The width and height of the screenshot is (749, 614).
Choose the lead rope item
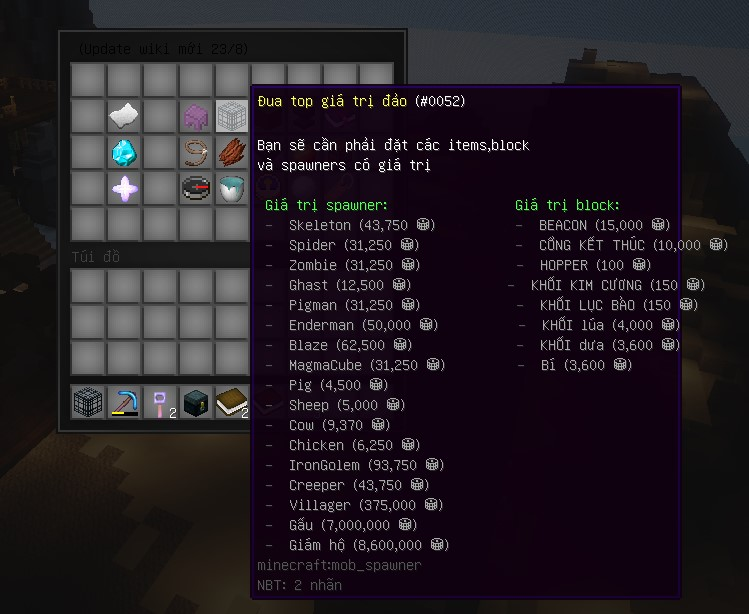tap(196, 152)
